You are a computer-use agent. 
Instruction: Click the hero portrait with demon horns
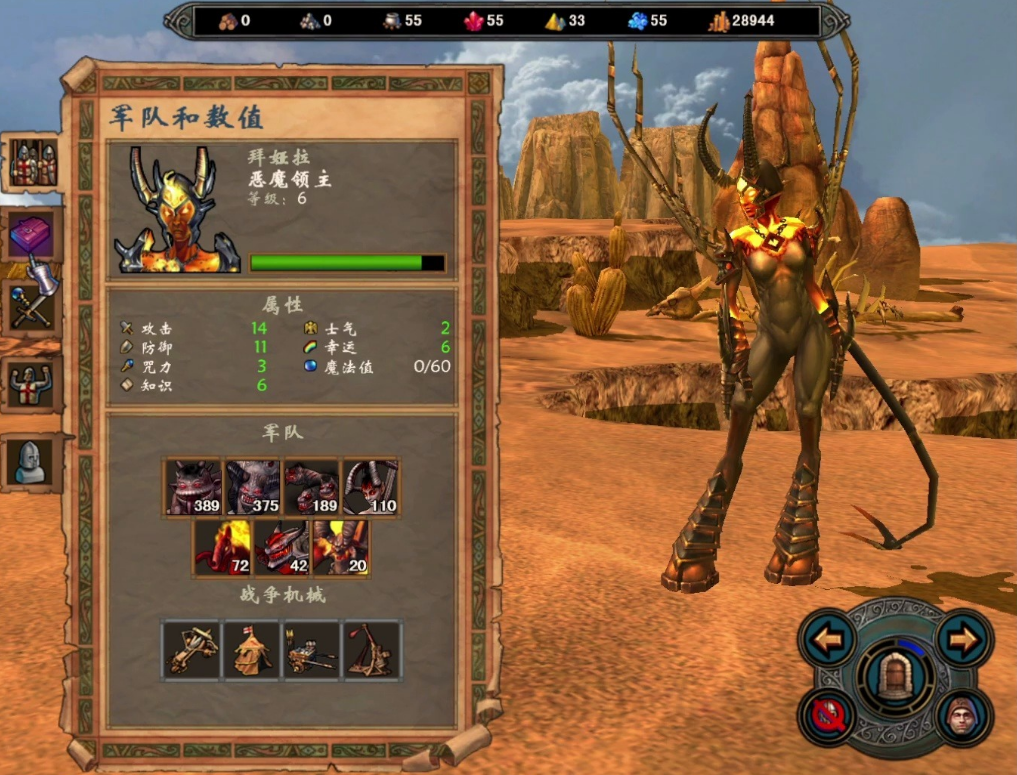coord(178,212)
